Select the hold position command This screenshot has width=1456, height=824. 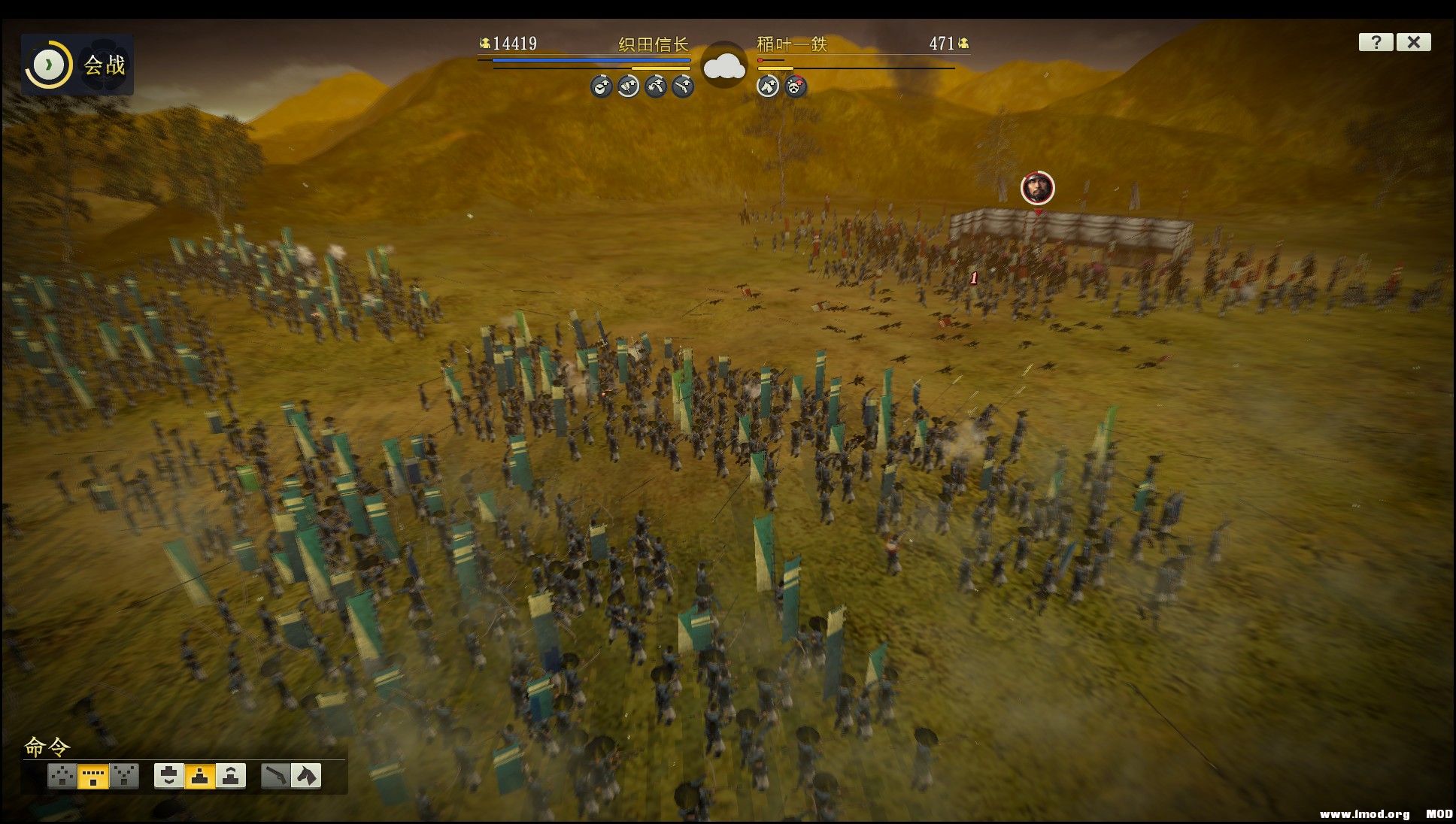click(x=200, y=776)
